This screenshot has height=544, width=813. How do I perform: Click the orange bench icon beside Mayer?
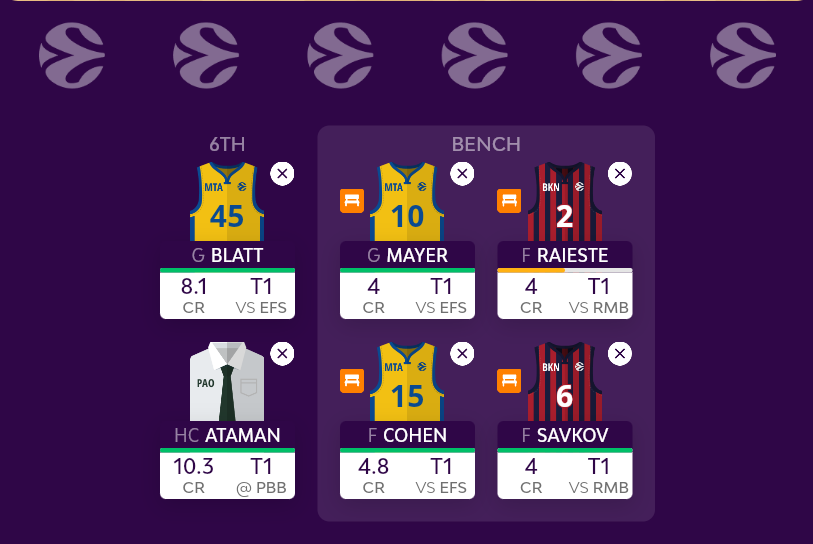click(351, 200)
